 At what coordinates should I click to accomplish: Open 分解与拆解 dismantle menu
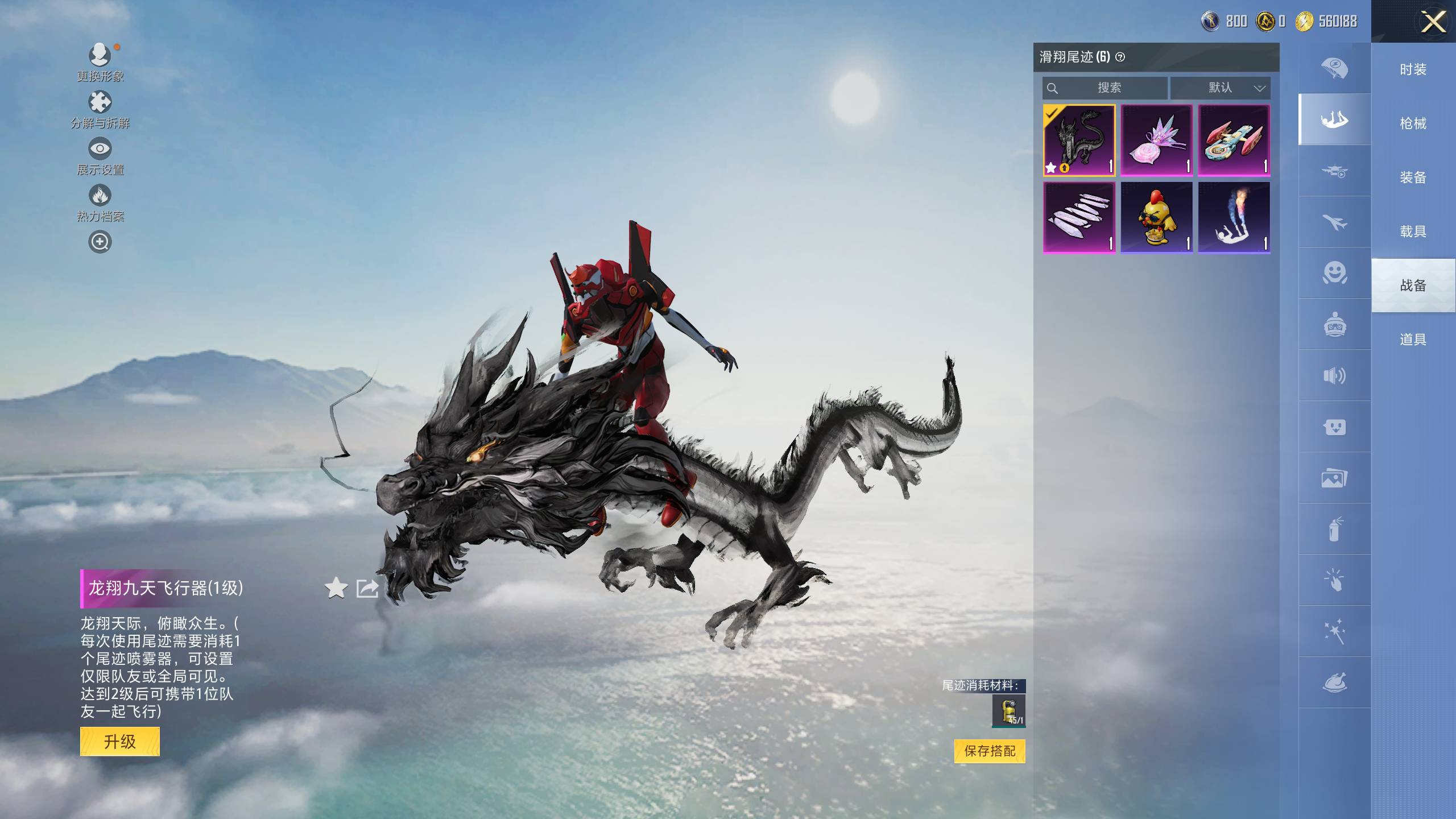(100, 109)
